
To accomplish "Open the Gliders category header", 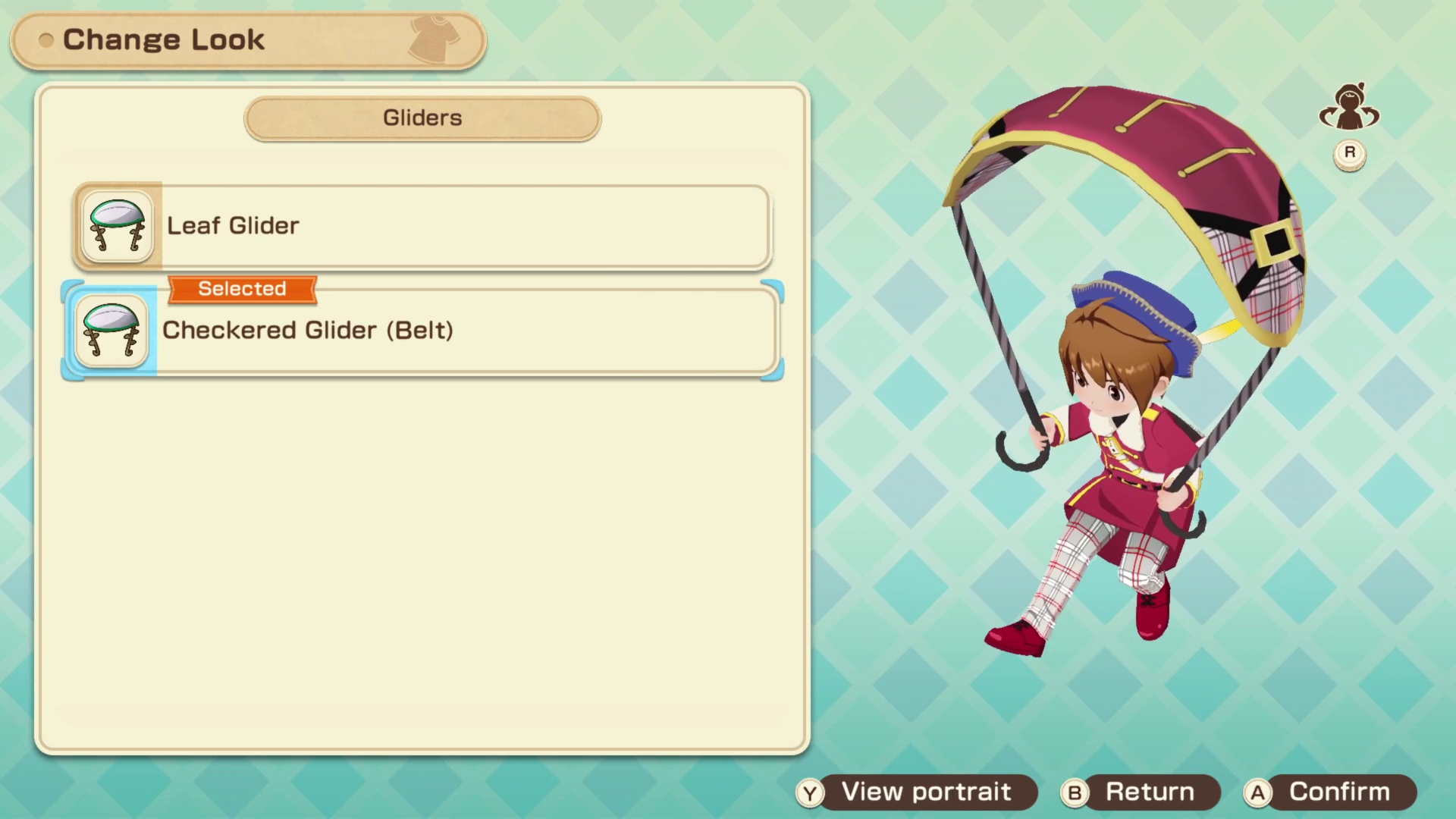I will [x=422, y=118].
